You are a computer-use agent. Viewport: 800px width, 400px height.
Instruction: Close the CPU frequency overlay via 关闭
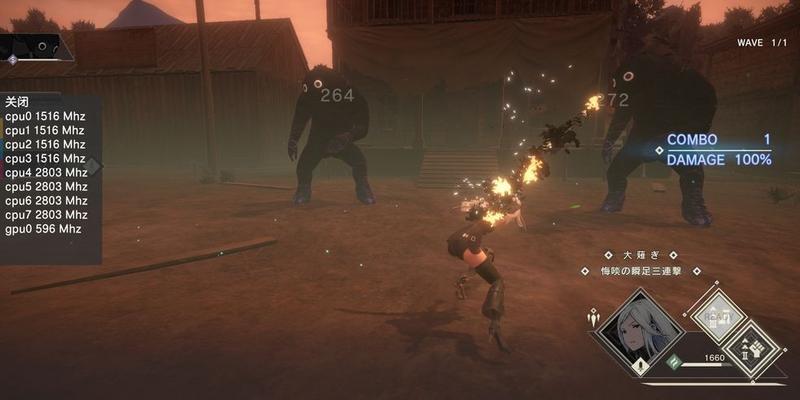tap(17, 102)
